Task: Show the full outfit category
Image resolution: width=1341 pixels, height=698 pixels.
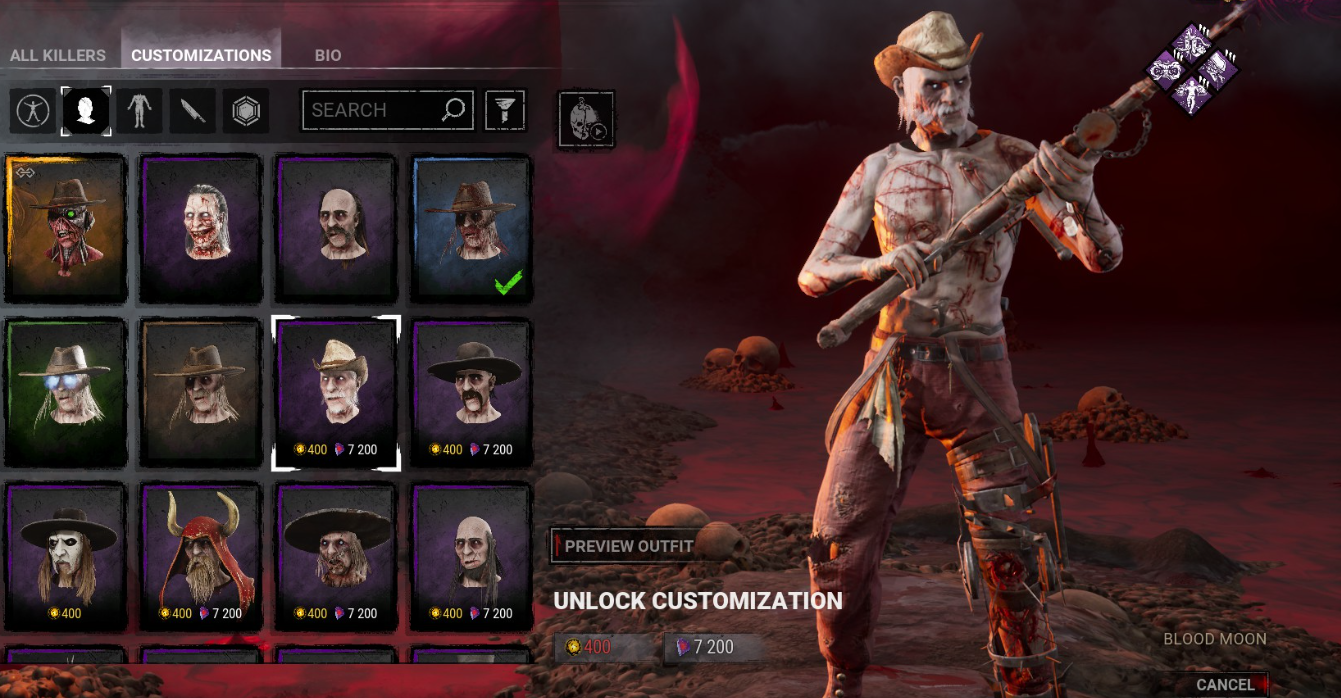Action: pyautogui.click(x=33, y=111)
